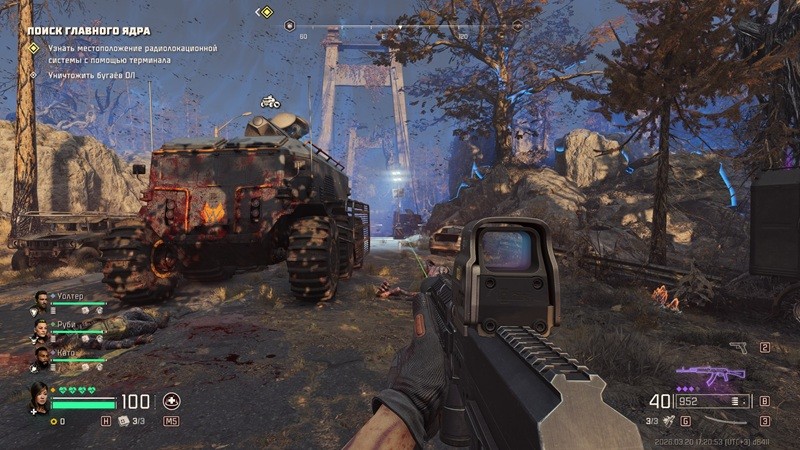This screenshot has width=800, height=450.
Task: Choose the purple assault rifle icon
Action: pyautogui.click(x=711, y=376)
